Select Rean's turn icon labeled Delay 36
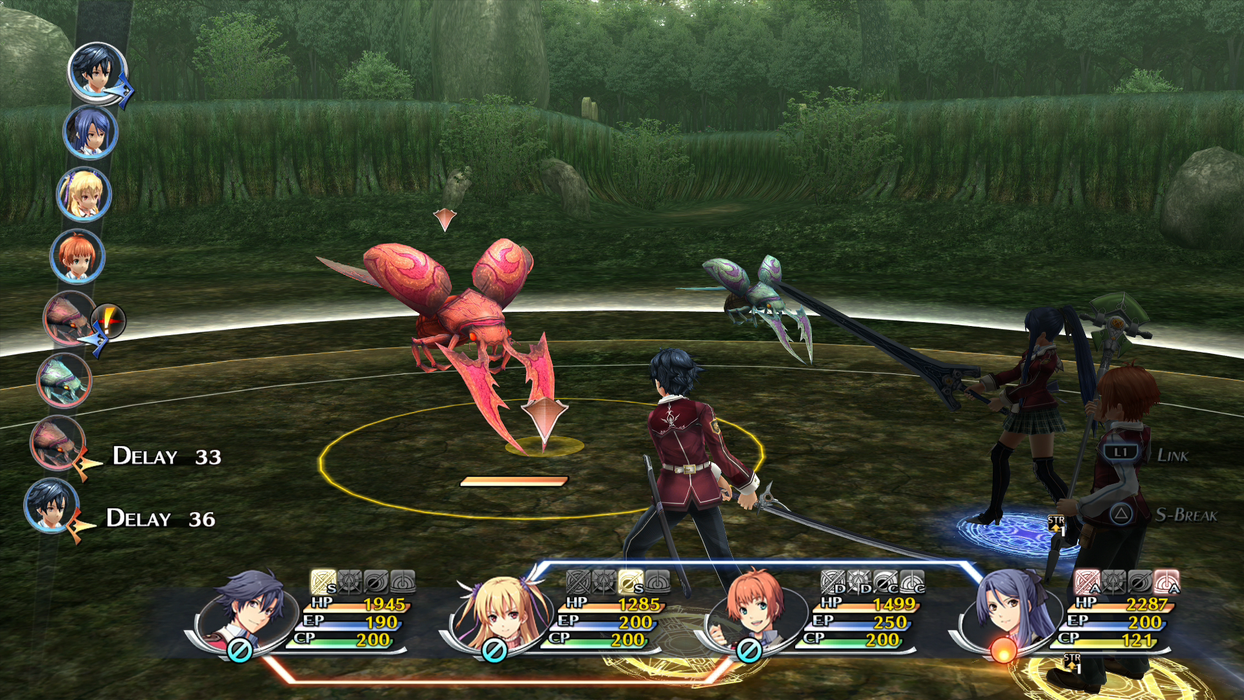Screen dimensions: 1244x700 pos(51,505)
